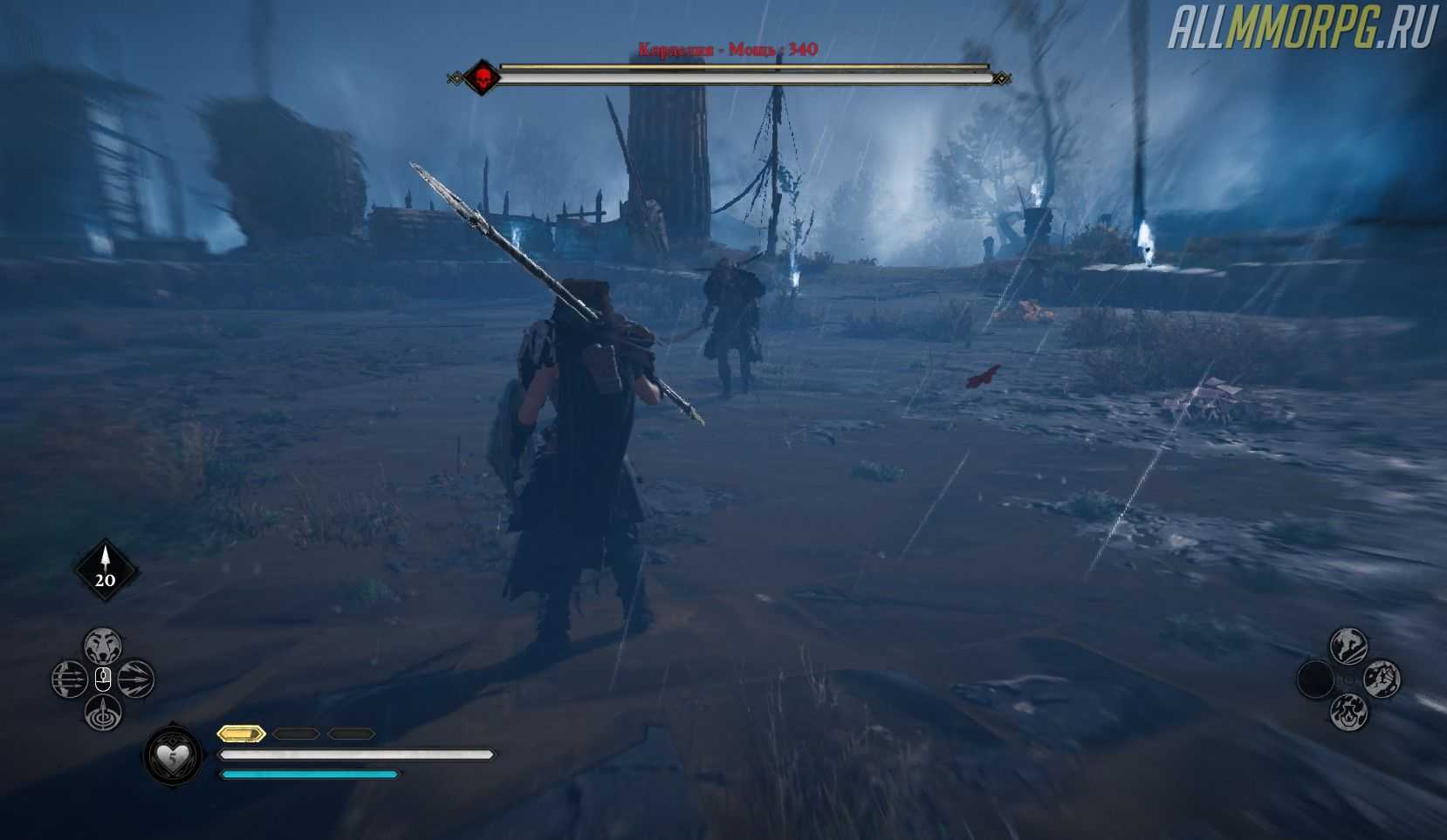The width and height of the screenshot is (1447, 840).
Task: Open the ALLMMORPG.RU watermark link
Action: pyautogui.click(x=1302, y=30)
